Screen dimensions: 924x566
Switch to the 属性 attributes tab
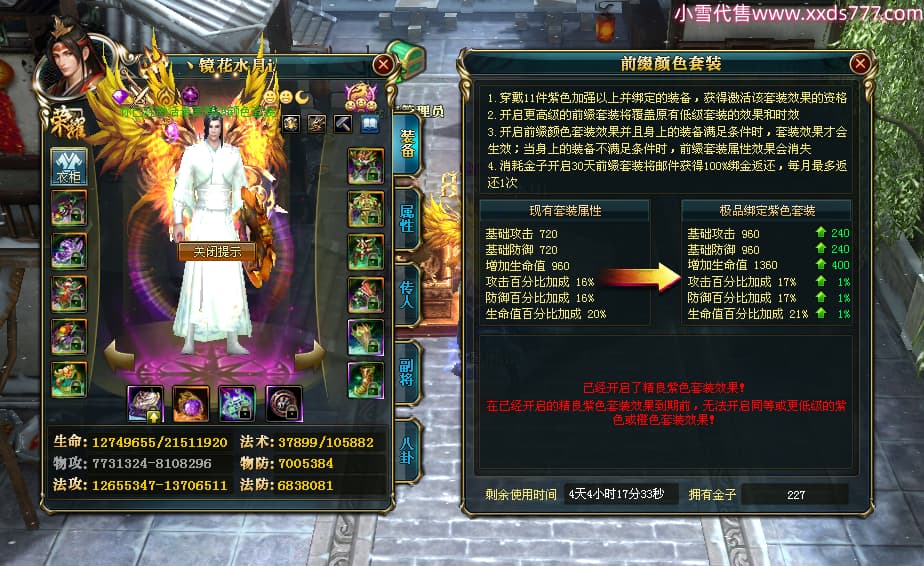pyautogui.click(x=408, y=216)
